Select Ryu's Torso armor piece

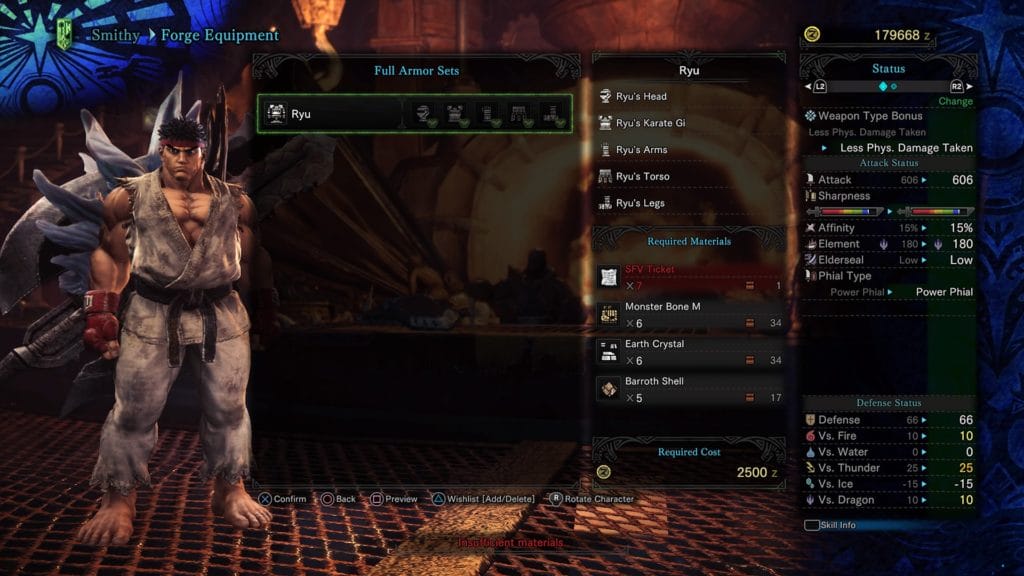688,177
